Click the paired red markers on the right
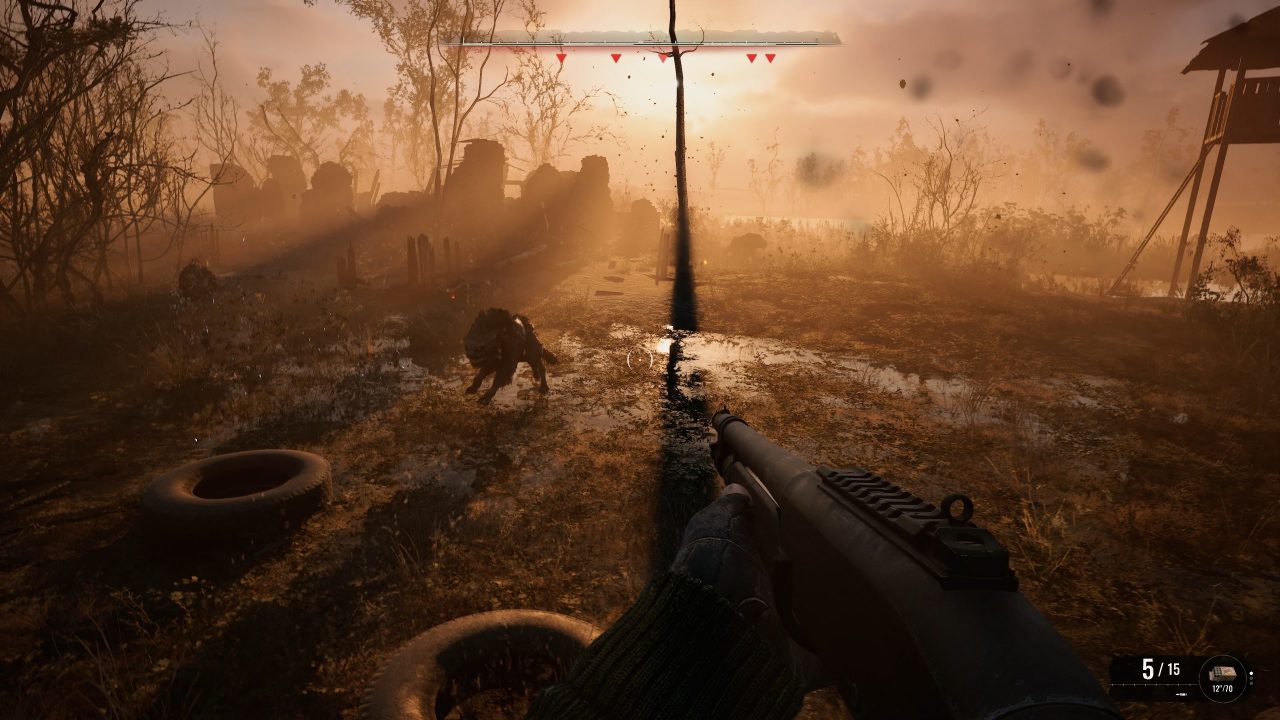 (x=761, y=58)
